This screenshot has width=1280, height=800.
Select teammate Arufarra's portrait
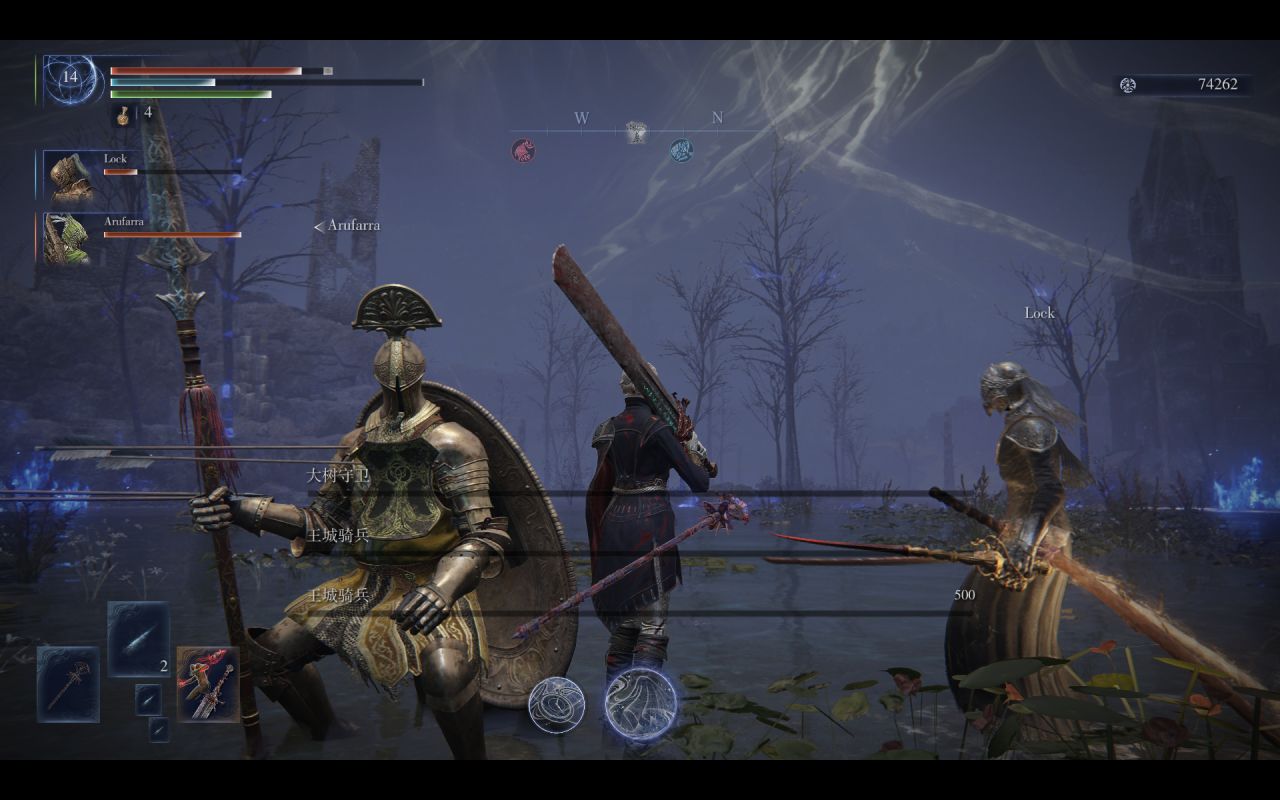tap(67, 238)
